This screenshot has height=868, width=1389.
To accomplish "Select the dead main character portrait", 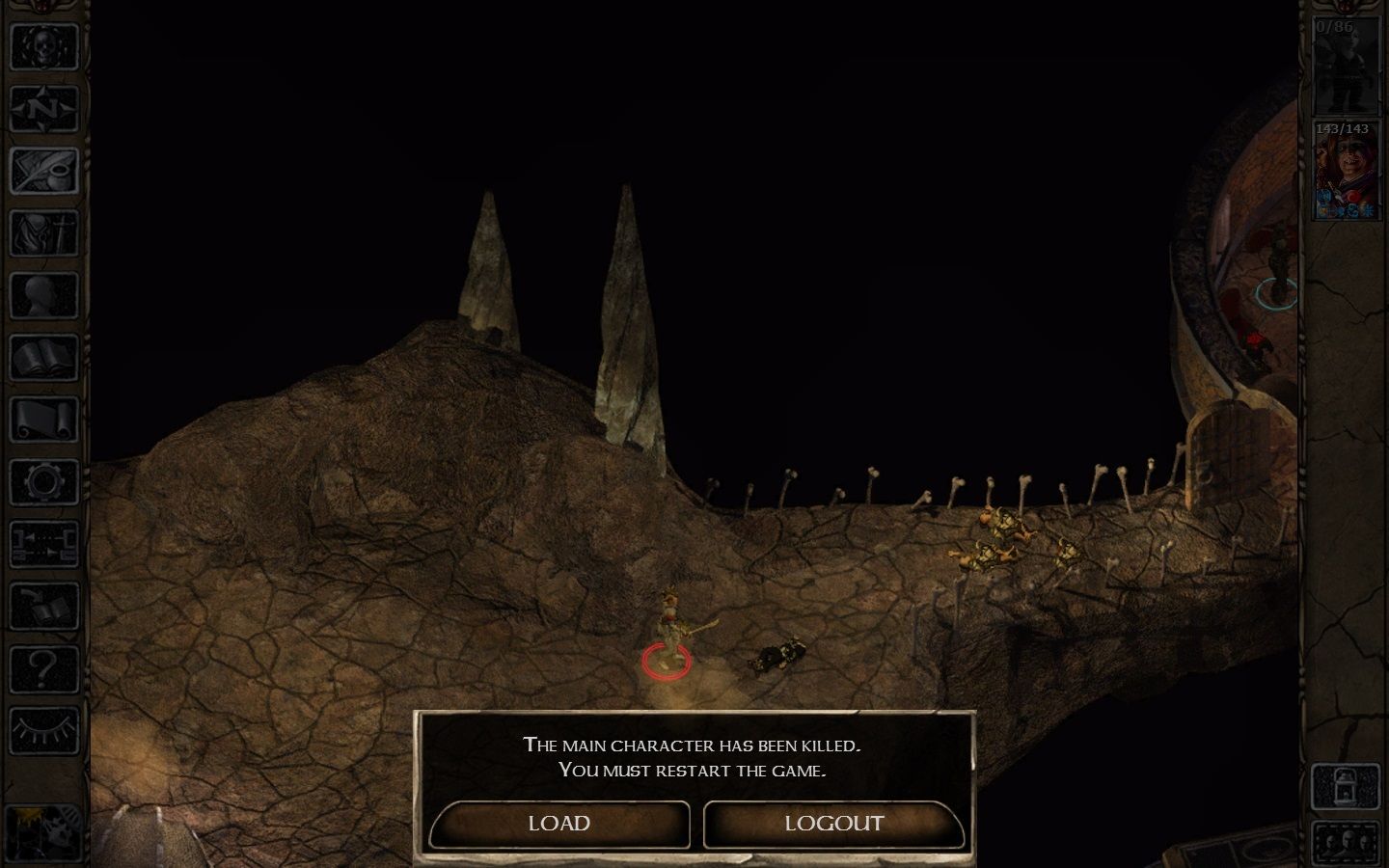I will tap(1347, 66).
